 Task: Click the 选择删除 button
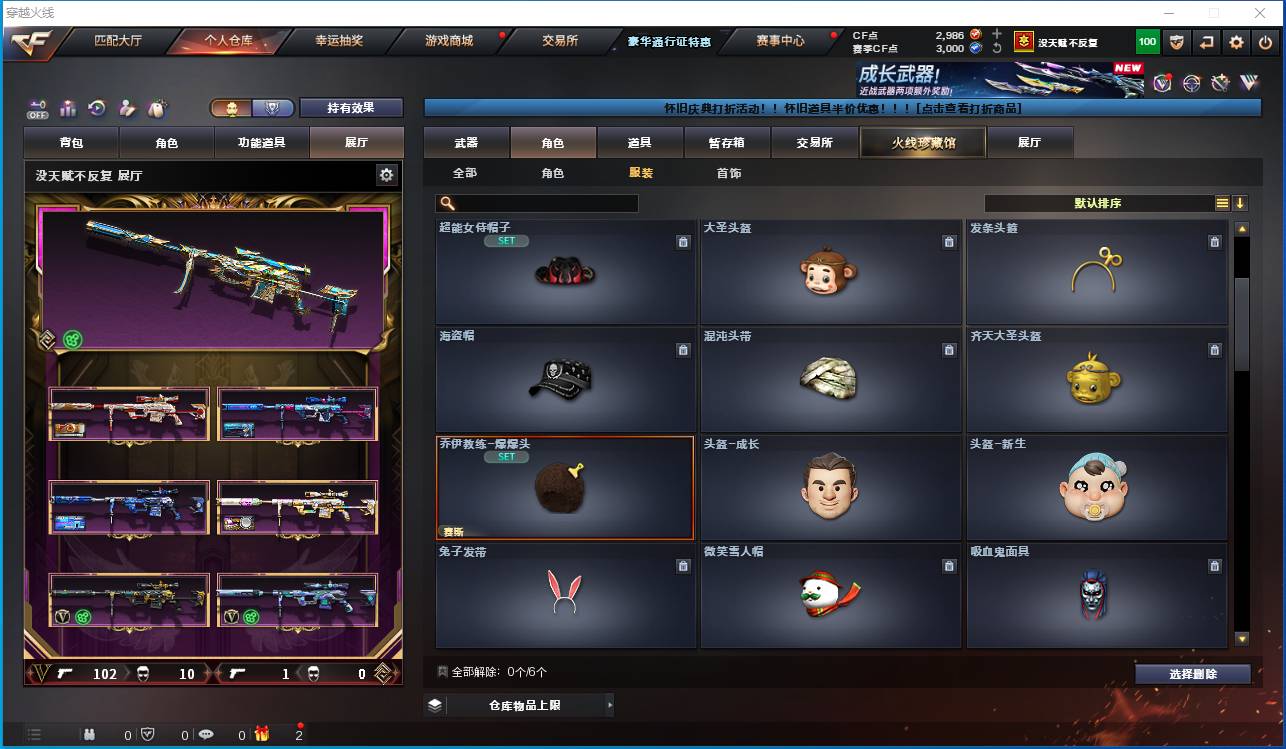[x=1192, y=673]
